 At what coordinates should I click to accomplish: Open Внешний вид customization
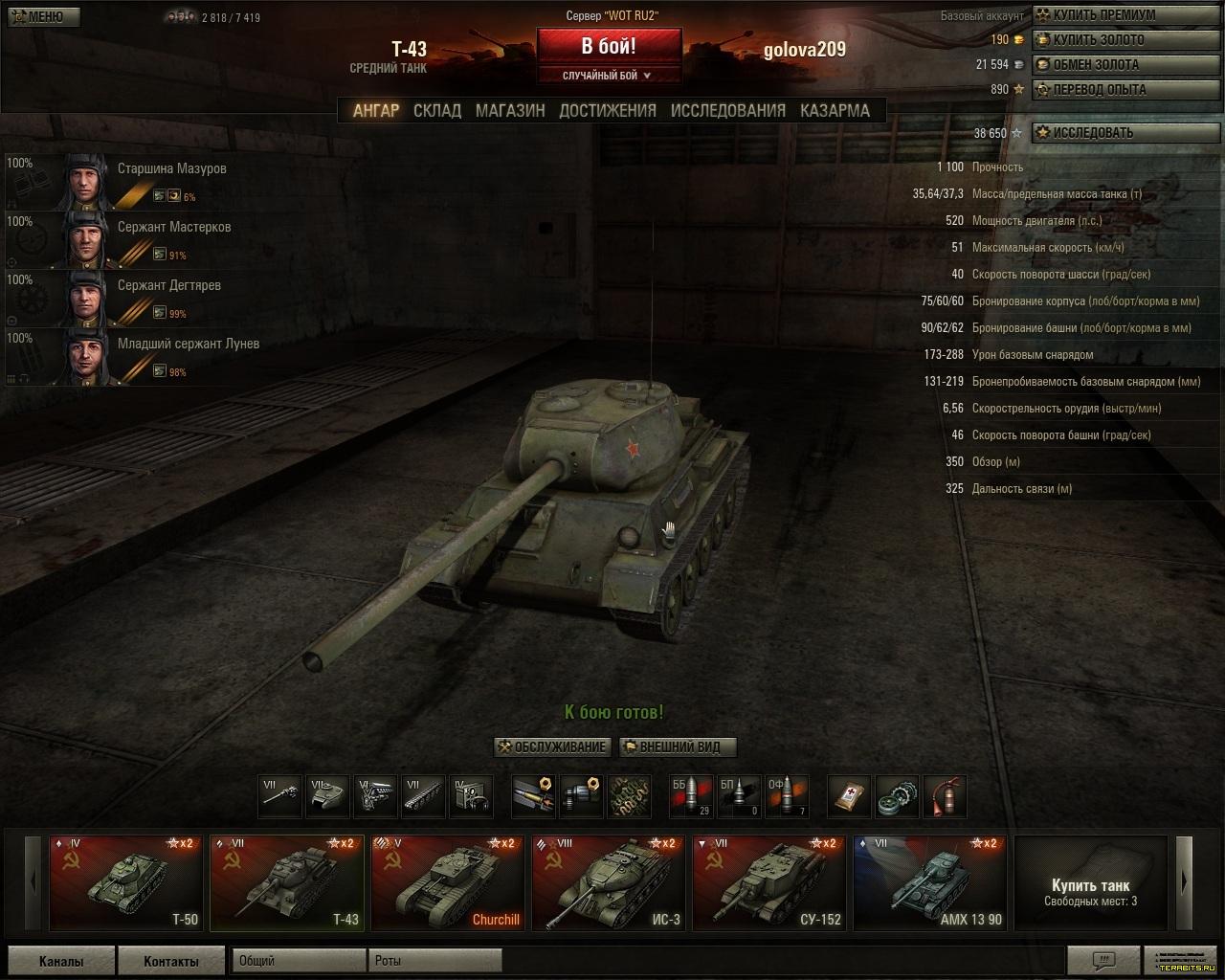679,747
